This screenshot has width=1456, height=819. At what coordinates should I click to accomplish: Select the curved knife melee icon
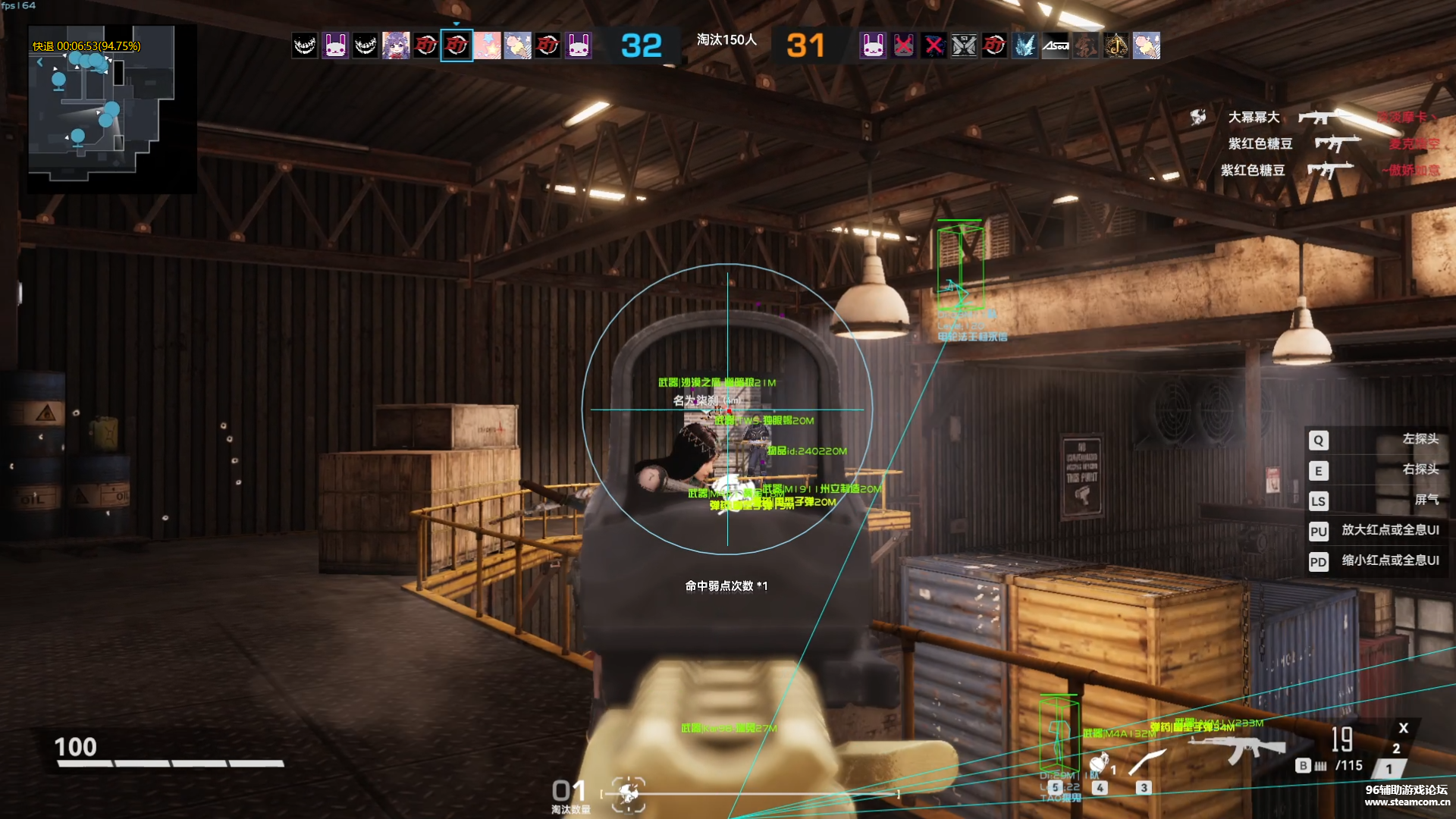[1147, 762]
